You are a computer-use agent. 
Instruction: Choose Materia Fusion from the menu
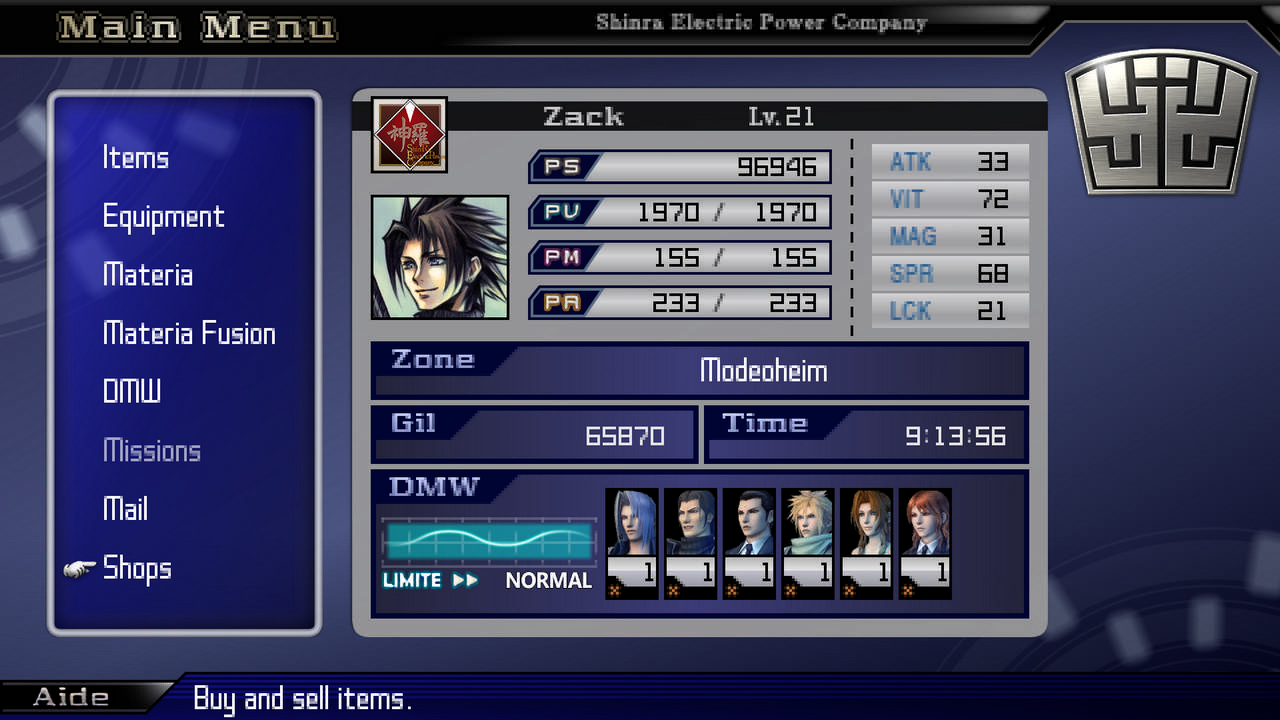click(189, 334)
